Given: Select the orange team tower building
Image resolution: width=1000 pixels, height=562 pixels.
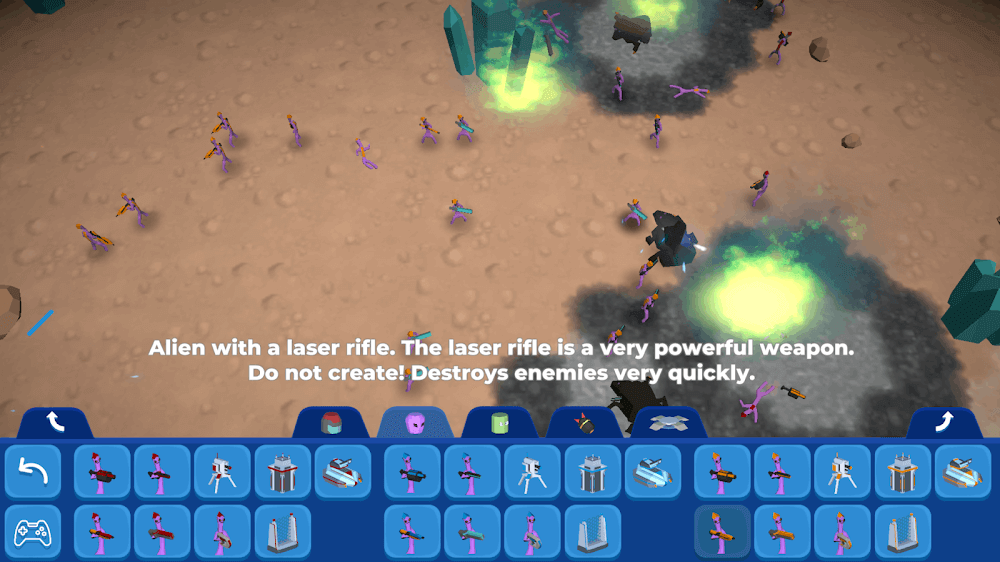Looking at the screenshot, I should (902, 472).
